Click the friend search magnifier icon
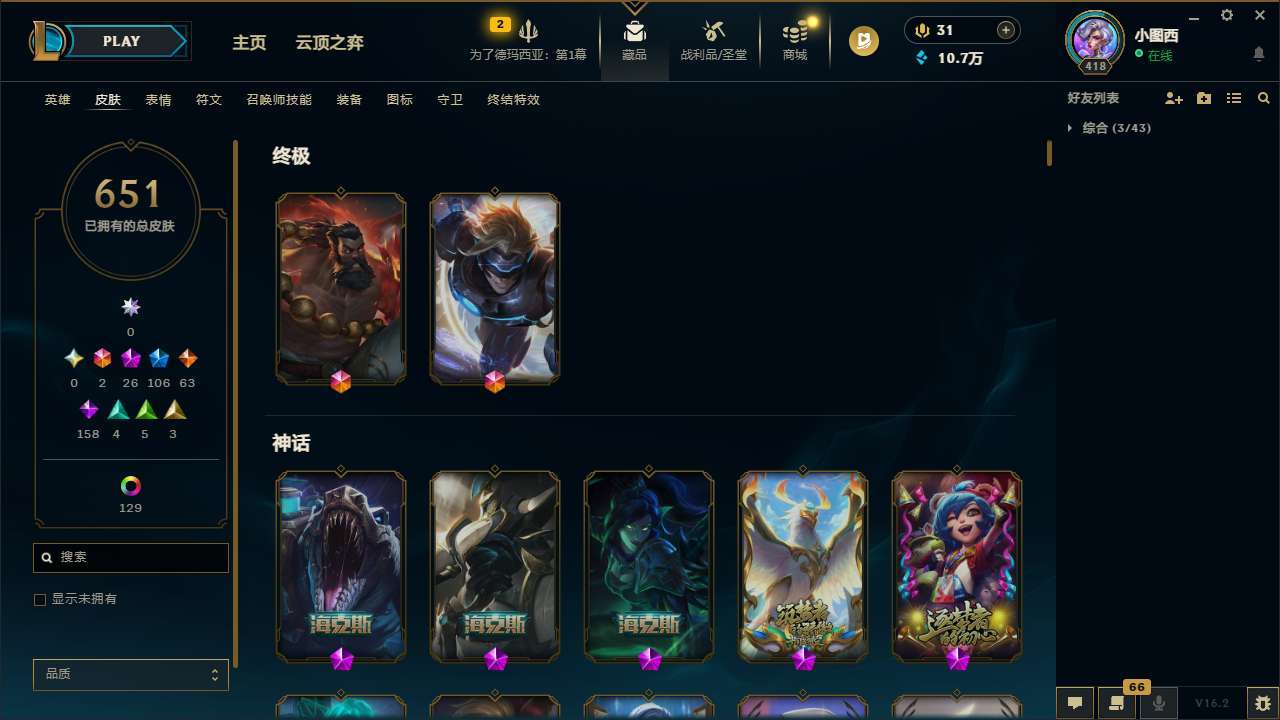This screenshot has height=720, width=1280. tap(1263, 98)
